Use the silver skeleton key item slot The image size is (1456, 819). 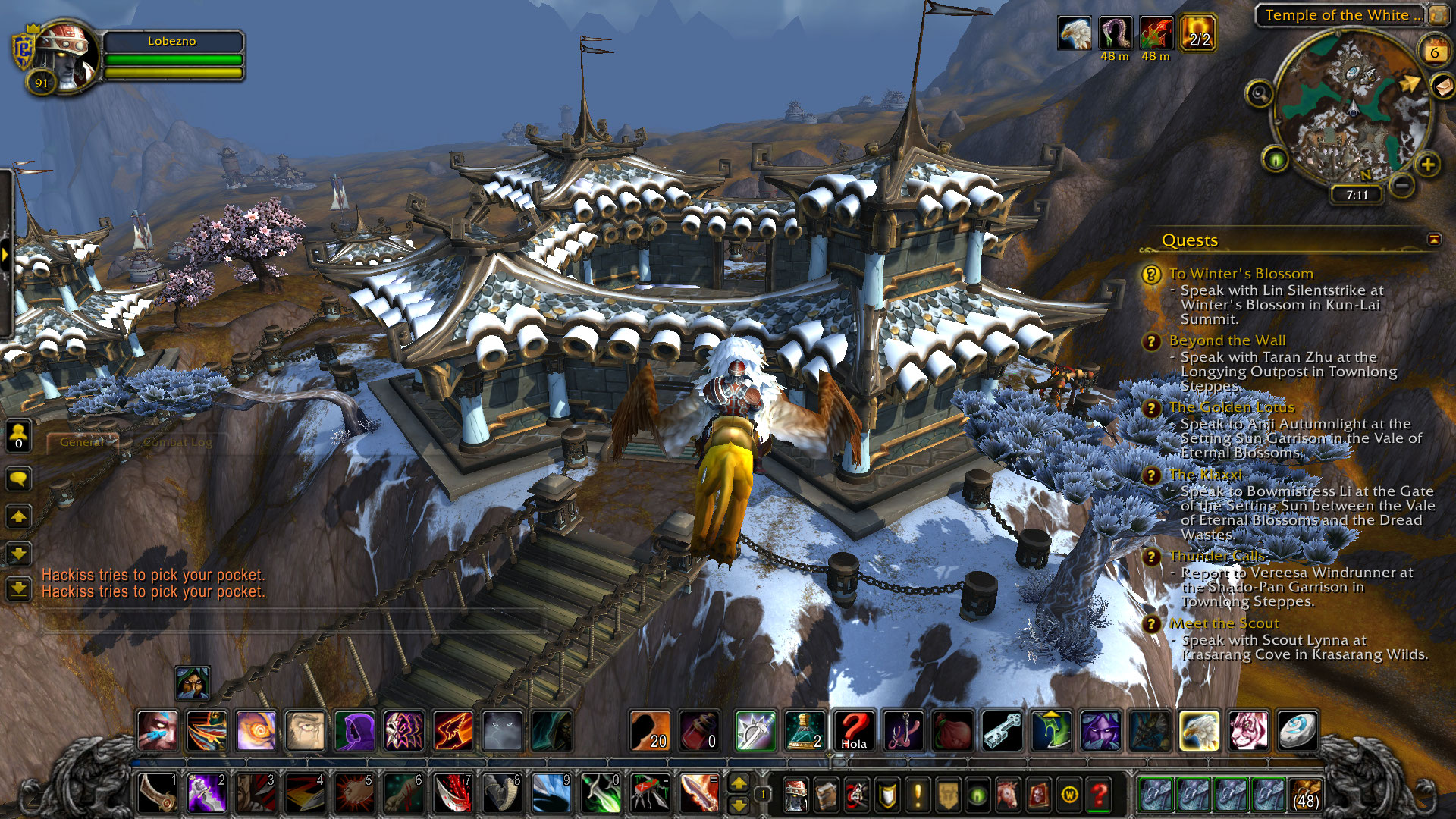click(1002, 731)
